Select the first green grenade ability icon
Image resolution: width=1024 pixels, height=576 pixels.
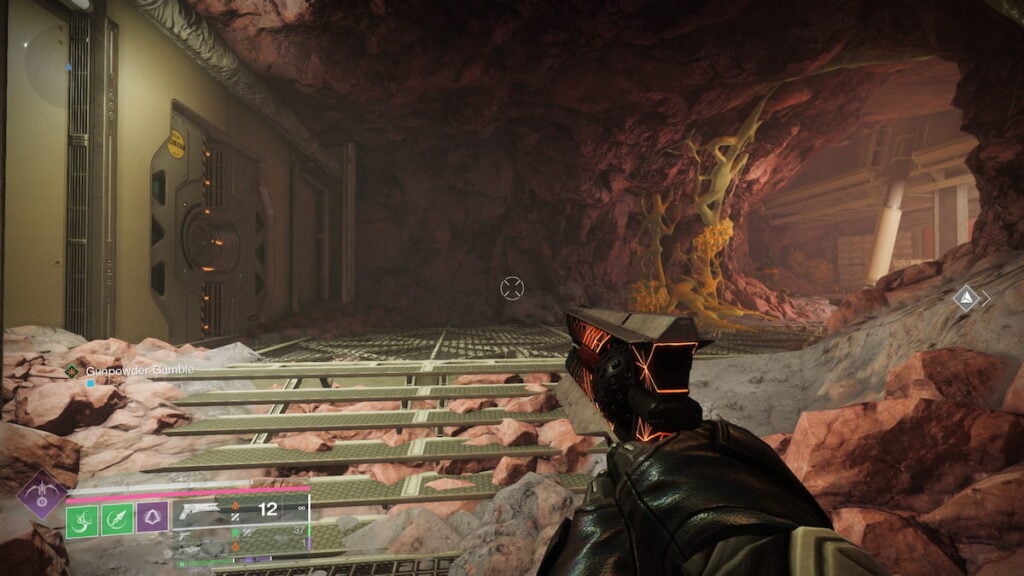pyautogui.click(x=82, y=517)
